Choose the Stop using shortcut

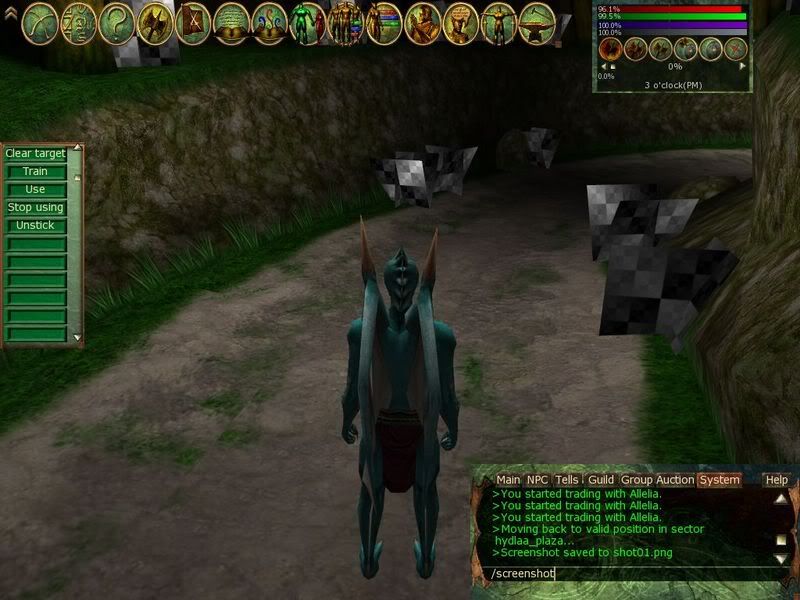point(35,208)
